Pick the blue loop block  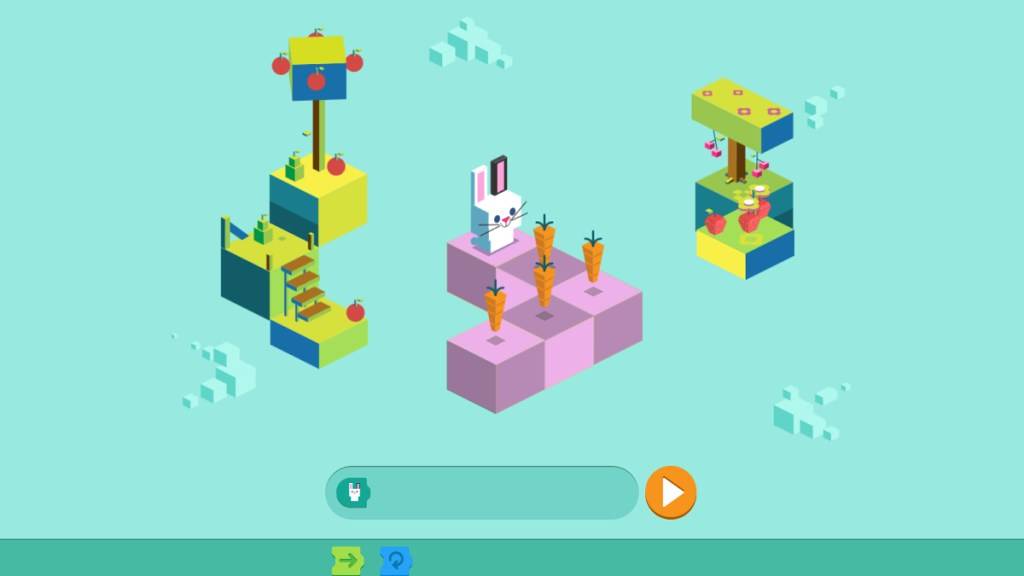click(396, 561)
